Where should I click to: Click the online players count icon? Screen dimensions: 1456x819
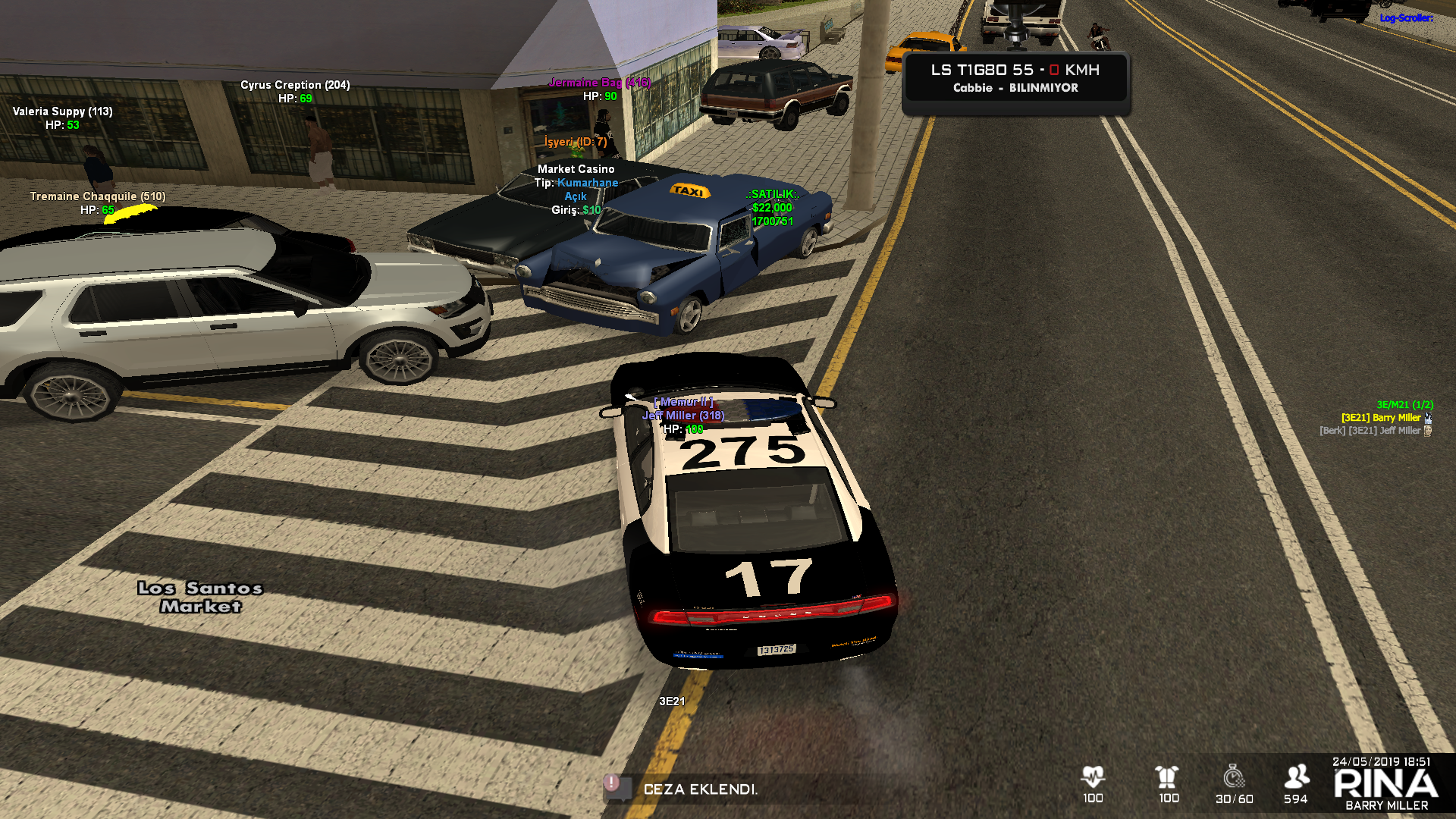[x=1296, y=777]
